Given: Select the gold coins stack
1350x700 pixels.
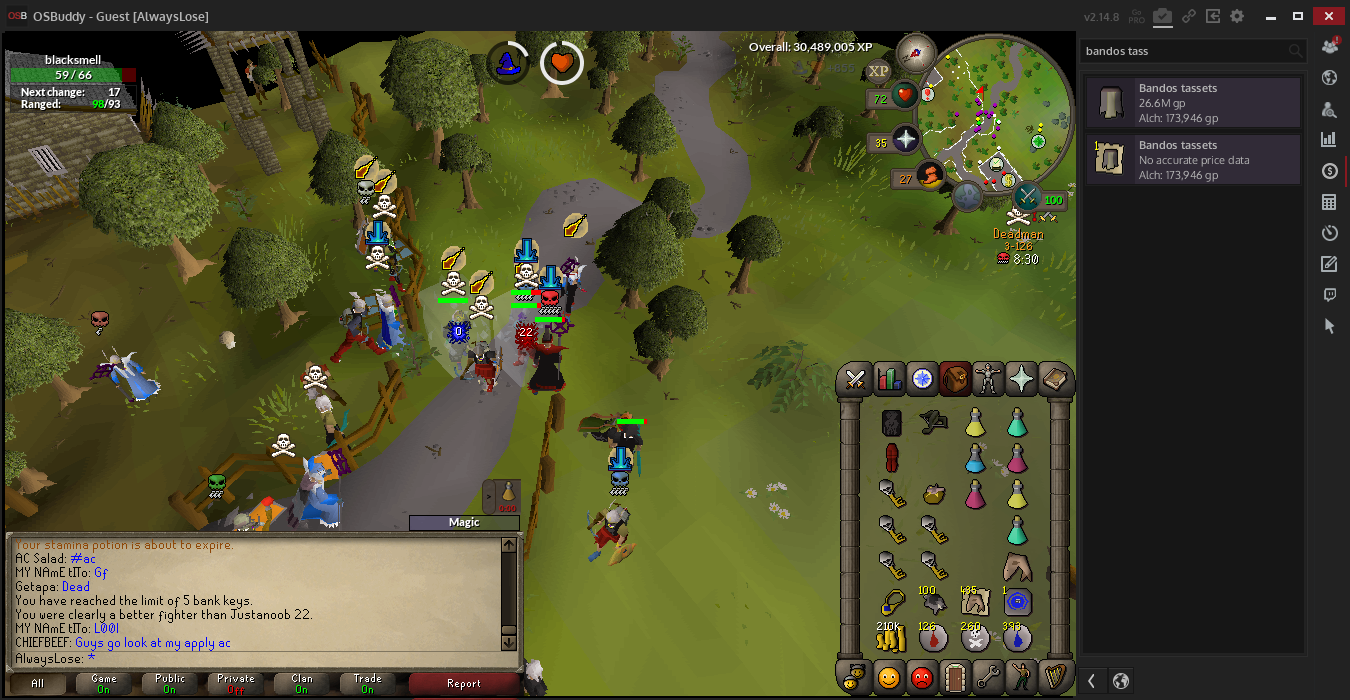Looking at the screenshot, I should point(891,637).
